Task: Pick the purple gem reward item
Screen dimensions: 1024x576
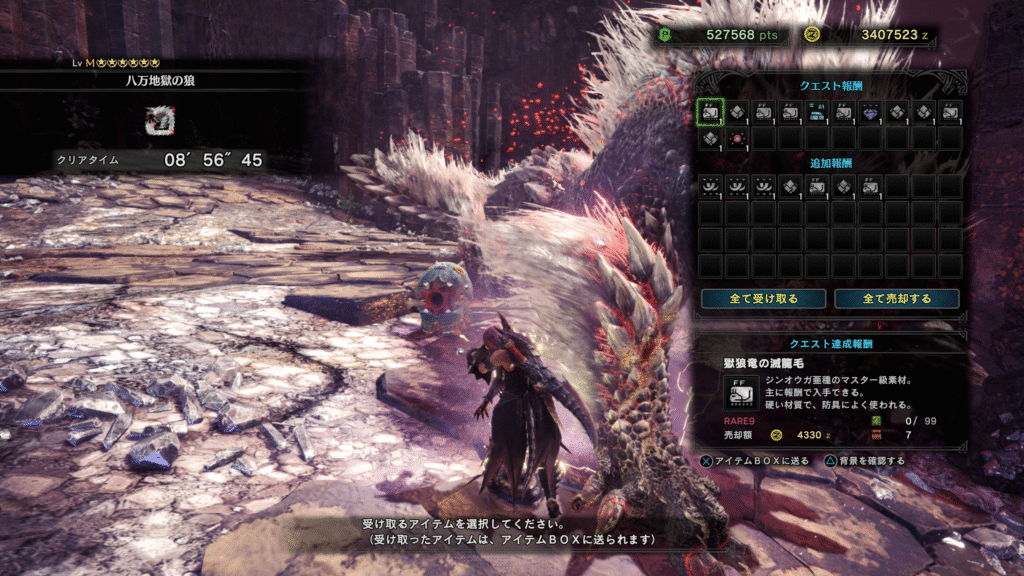Action: tap(870, 112)
